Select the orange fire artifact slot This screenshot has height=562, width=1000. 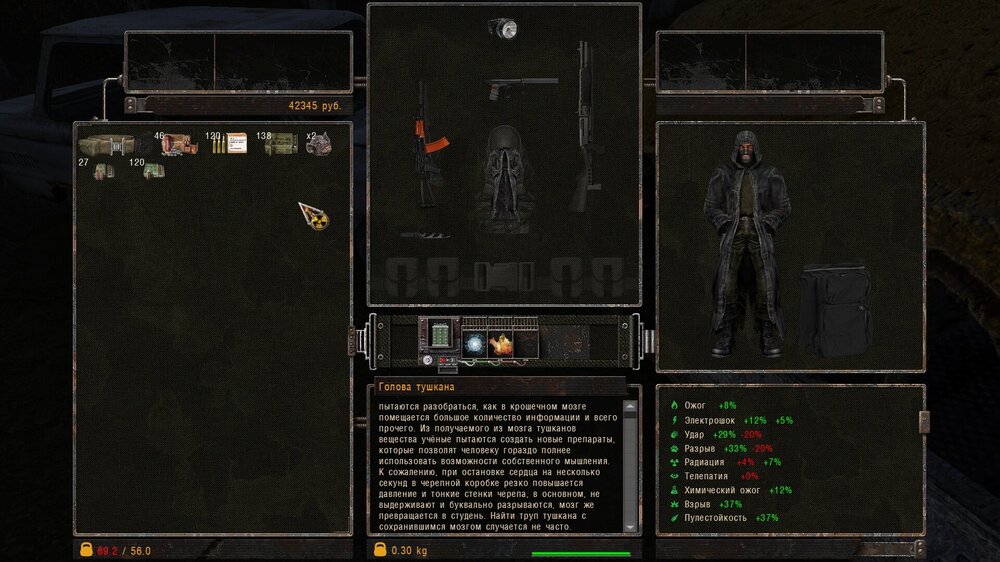(500, 343)
